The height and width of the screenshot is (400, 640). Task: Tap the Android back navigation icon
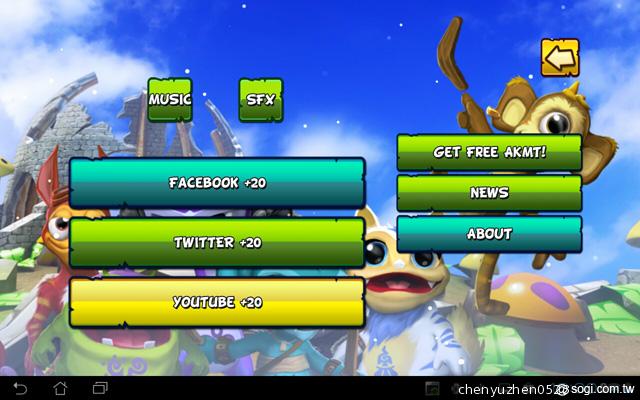[21, 388]
